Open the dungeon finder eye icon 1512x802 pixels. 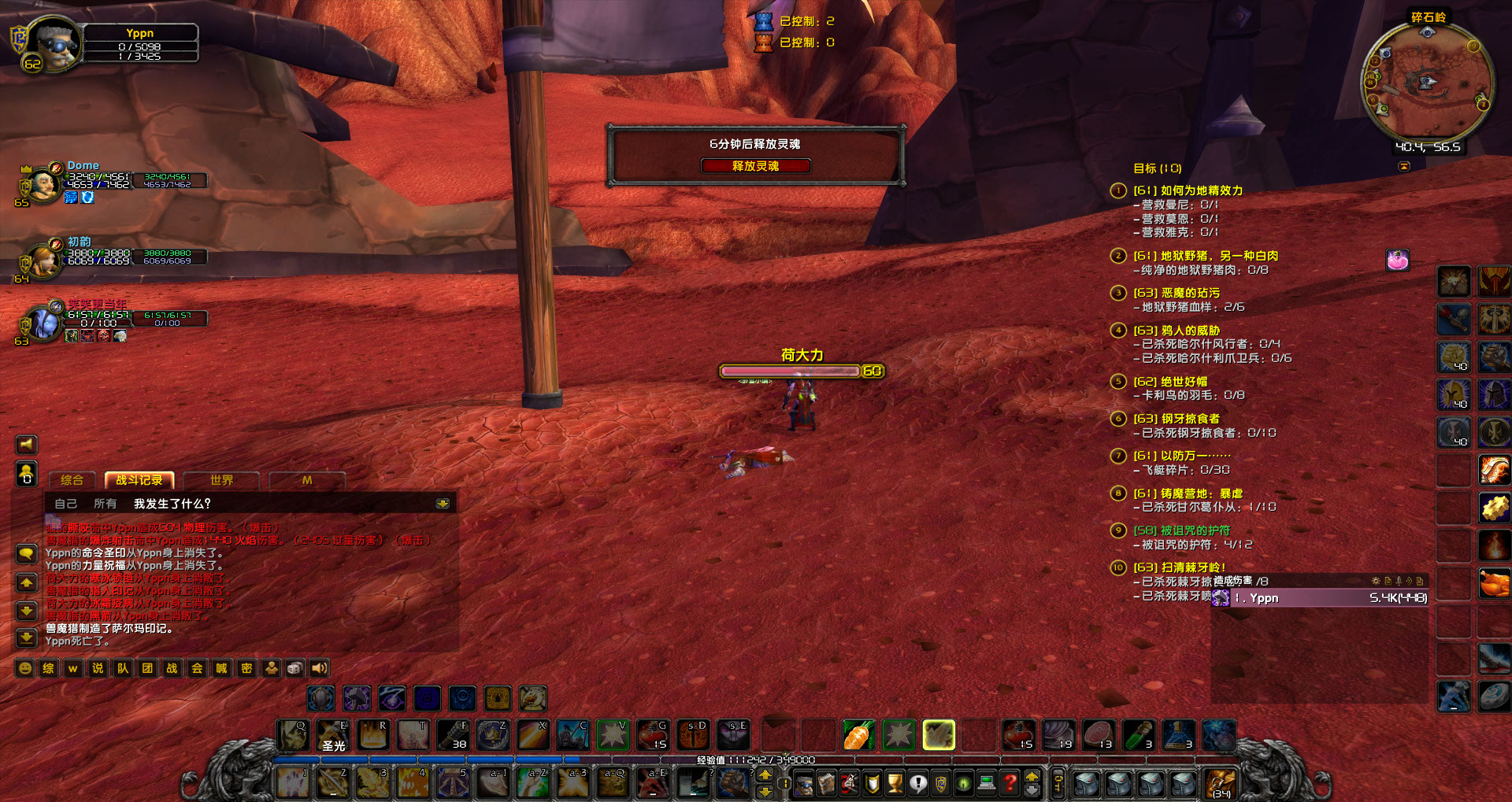pyautogui.click(x=963, y=783)
